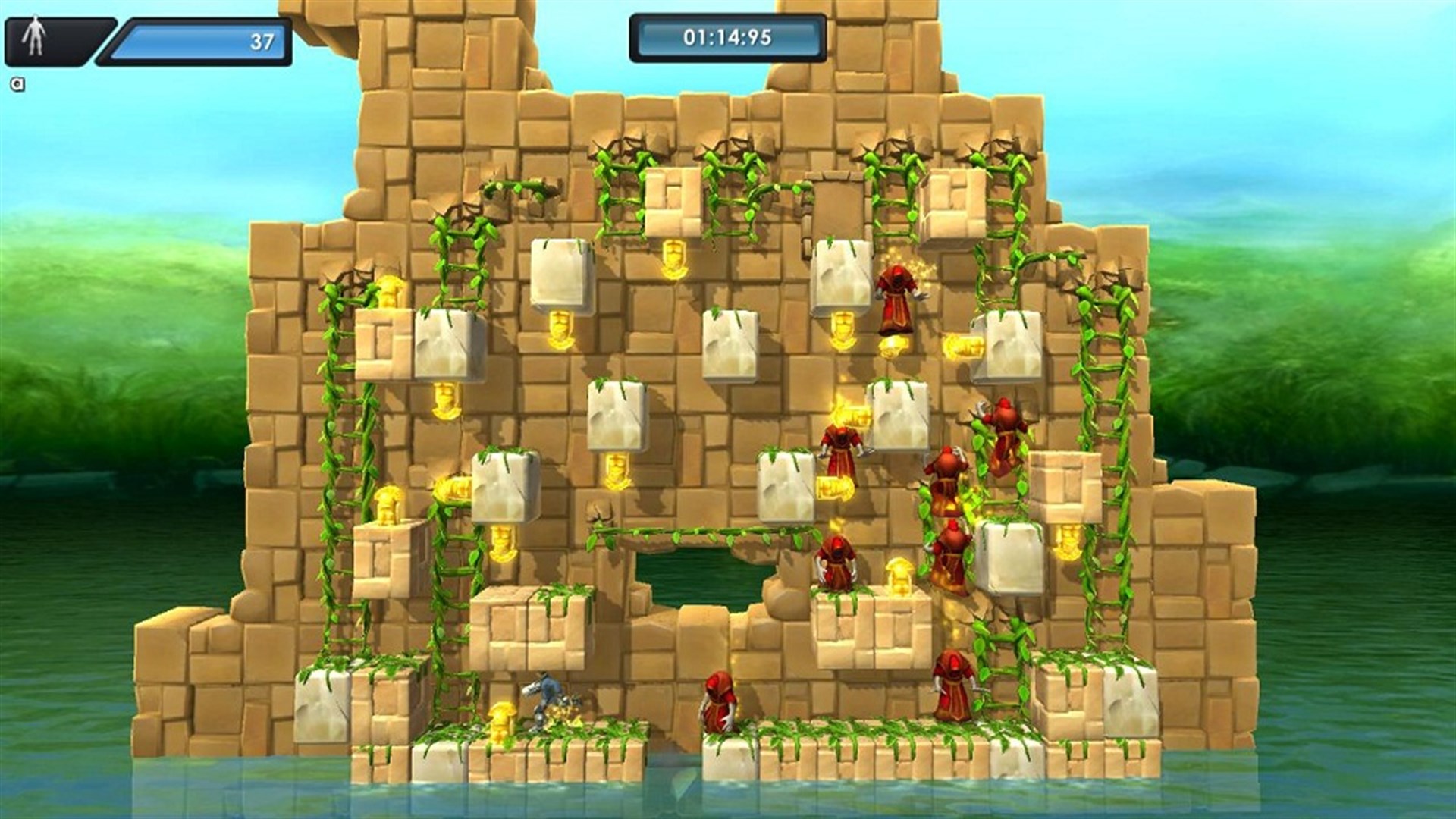This screenshot has height=819, width=1456.
Task: Select the monk below the white block on right
Action: point(952,554)
